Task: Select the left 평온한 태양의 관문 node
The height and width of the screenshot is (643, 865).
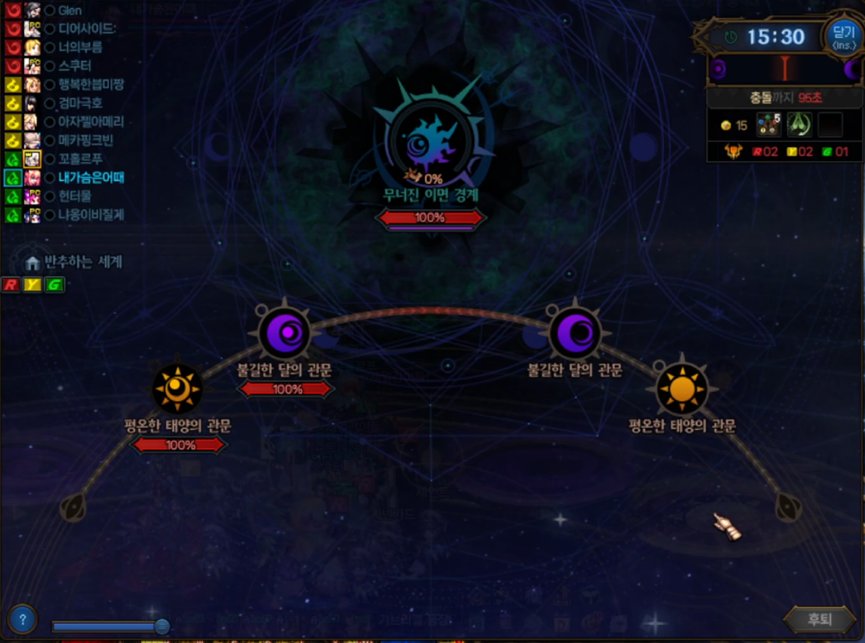Action: coord(178,389)
